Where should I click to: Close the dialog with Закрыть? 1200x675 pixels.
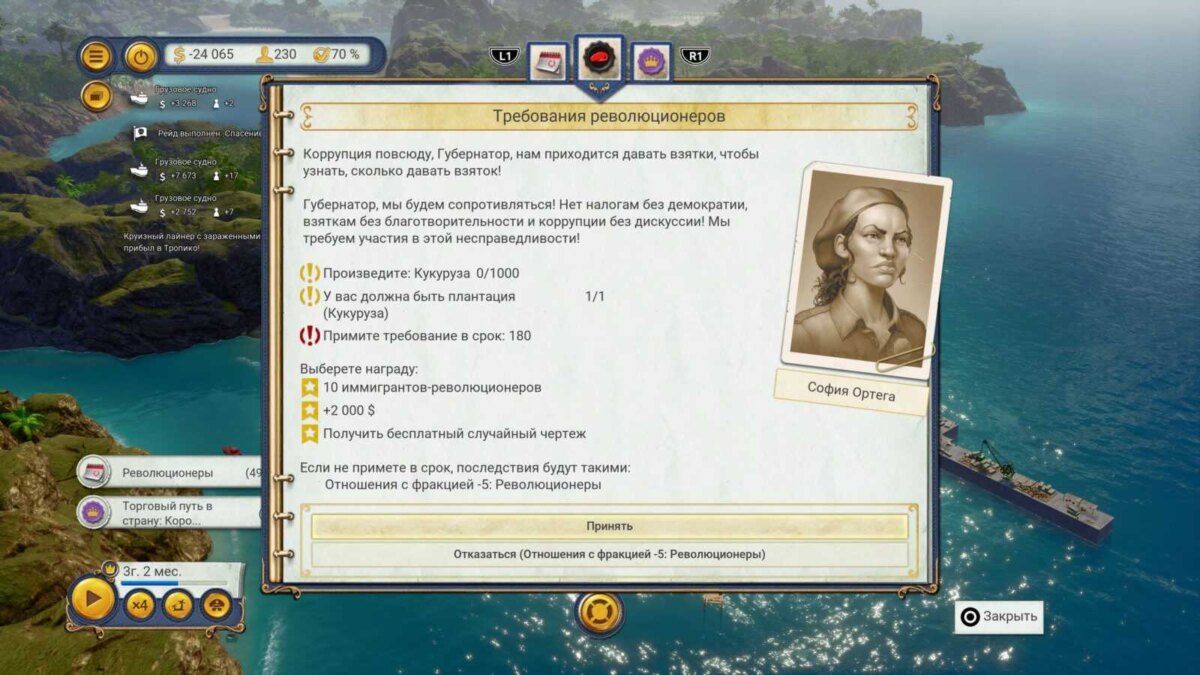tap(997, 616)
